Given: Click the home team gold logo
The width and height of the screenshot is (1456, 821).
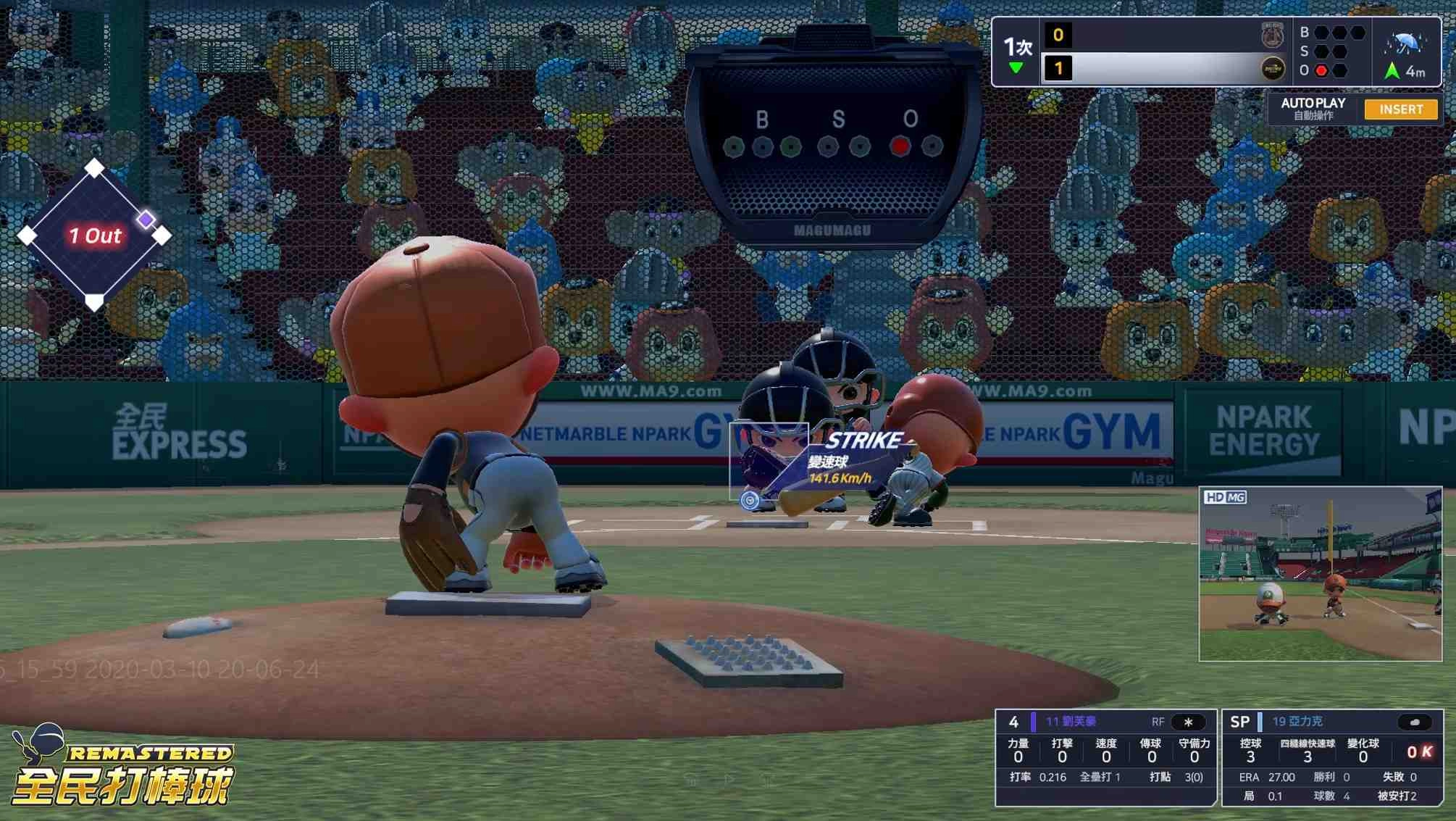Looking at the screenshot, I should click(1273, 69).
